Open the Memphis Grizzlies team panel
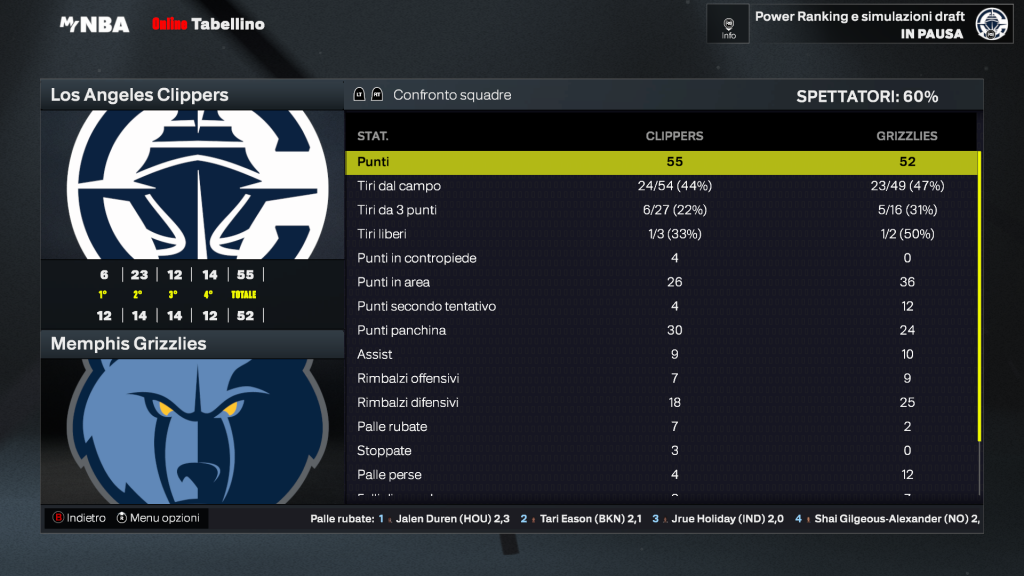Screen dimensions: 1024x576 pyautogui.click(x=191, y=343)
